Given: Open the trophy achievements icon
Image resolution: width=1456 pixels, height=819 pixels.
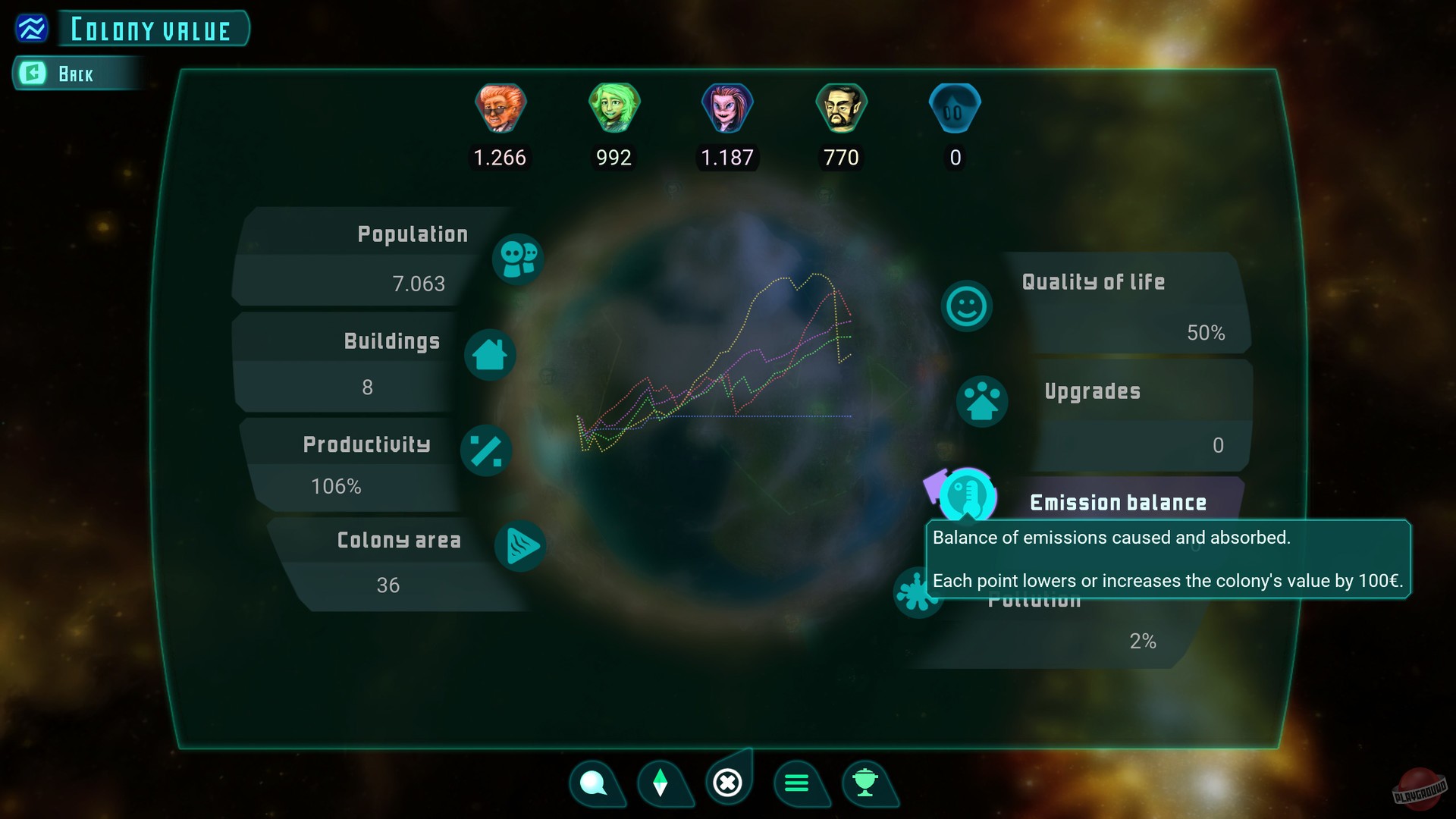Looking at the screenshot, I should pos(867,783).
